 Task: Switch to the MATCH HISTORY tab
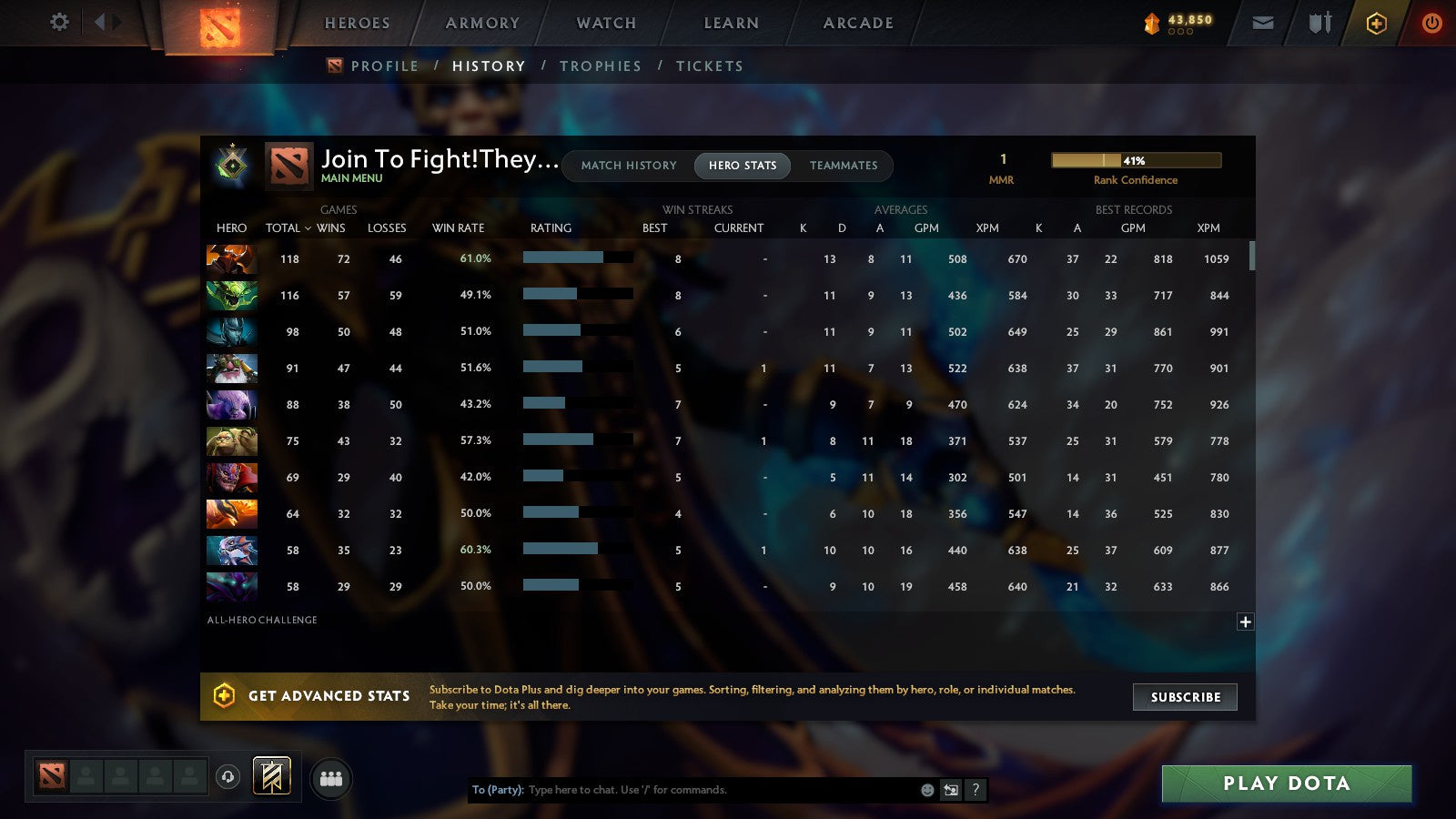pyautogui.click(x=626, y=166)
